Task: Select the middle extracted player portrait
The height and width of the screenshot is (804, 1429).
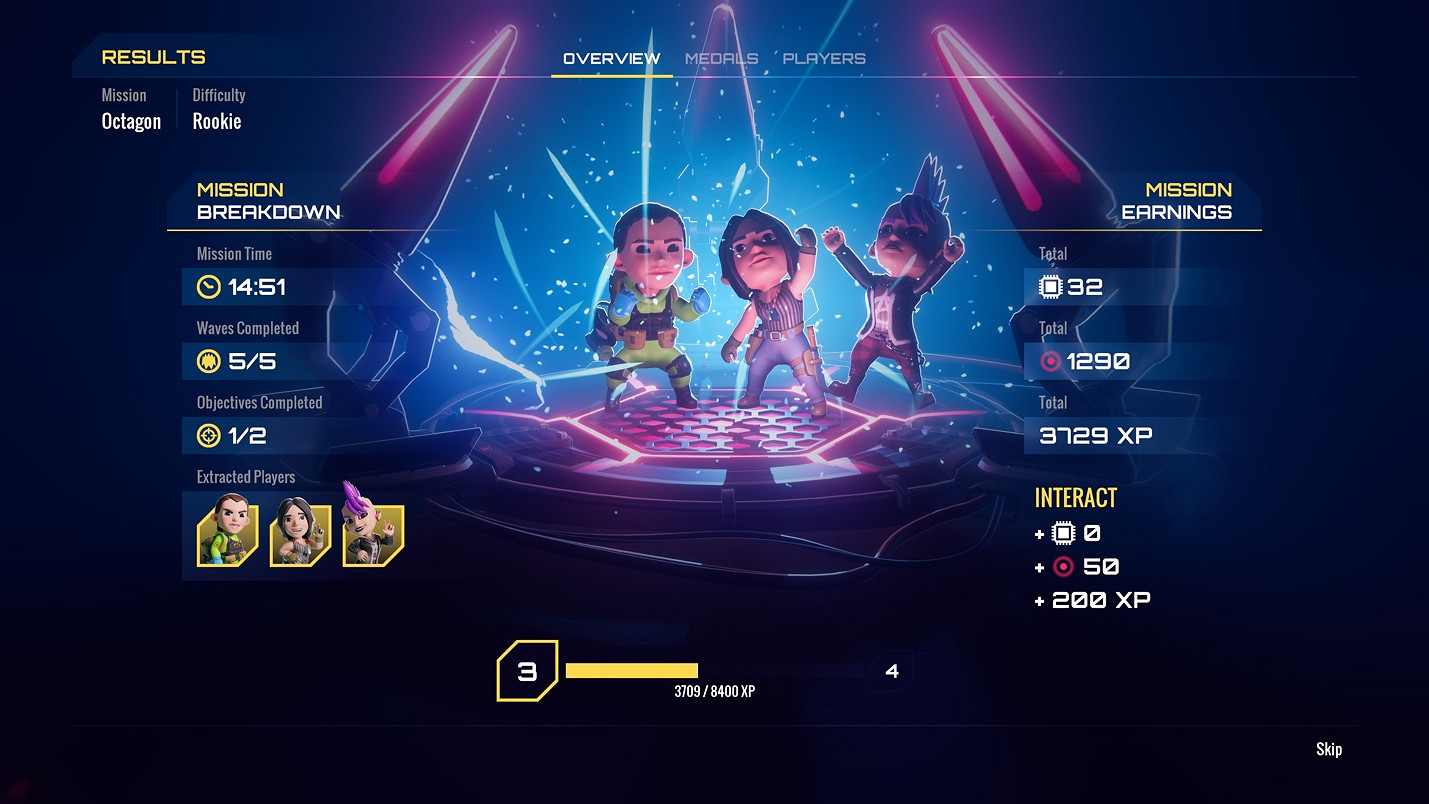Action: (x=301, y=537)
